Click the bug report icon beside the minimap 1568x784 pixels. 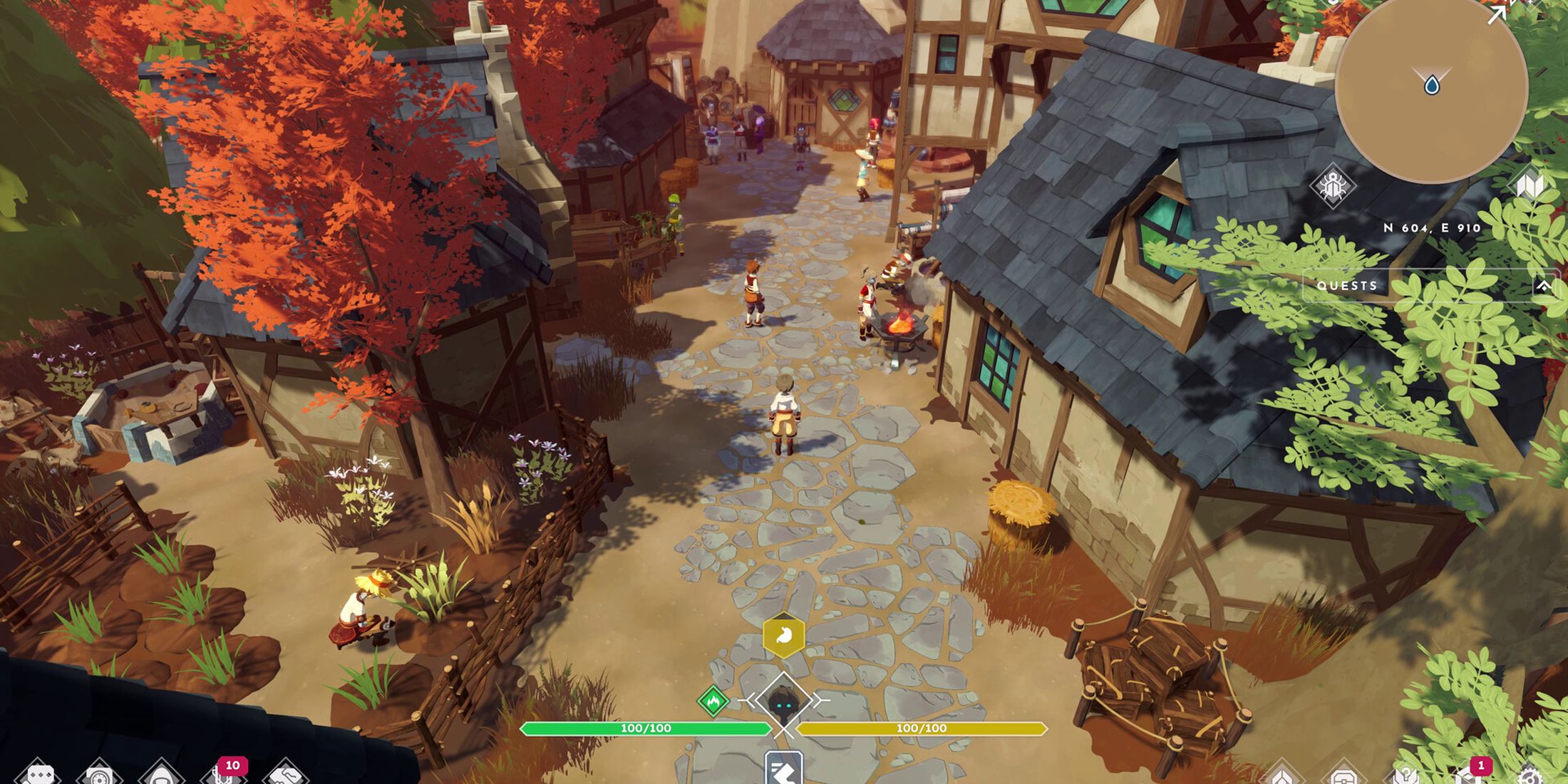pyautogui.click(x=1334, y=184)
